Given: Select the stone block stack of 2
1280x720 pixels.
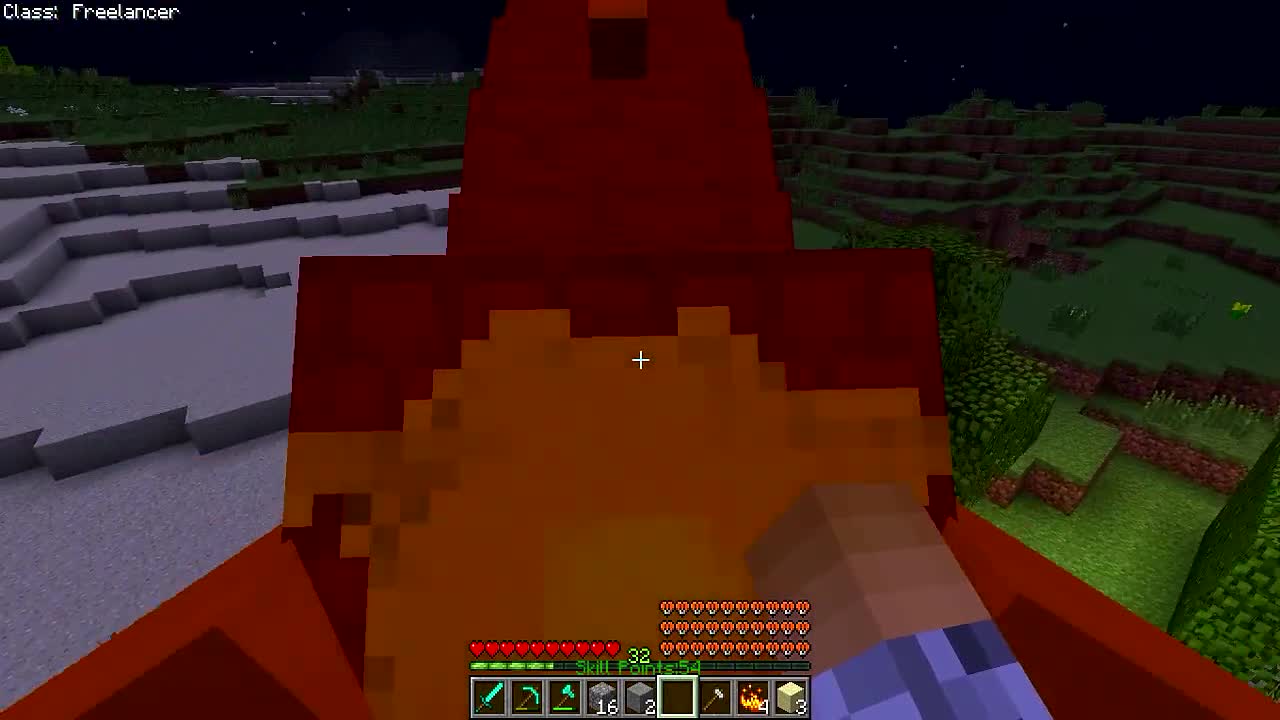Looking at the screenshot, I should pyautogui.click(x=641, y=698).
